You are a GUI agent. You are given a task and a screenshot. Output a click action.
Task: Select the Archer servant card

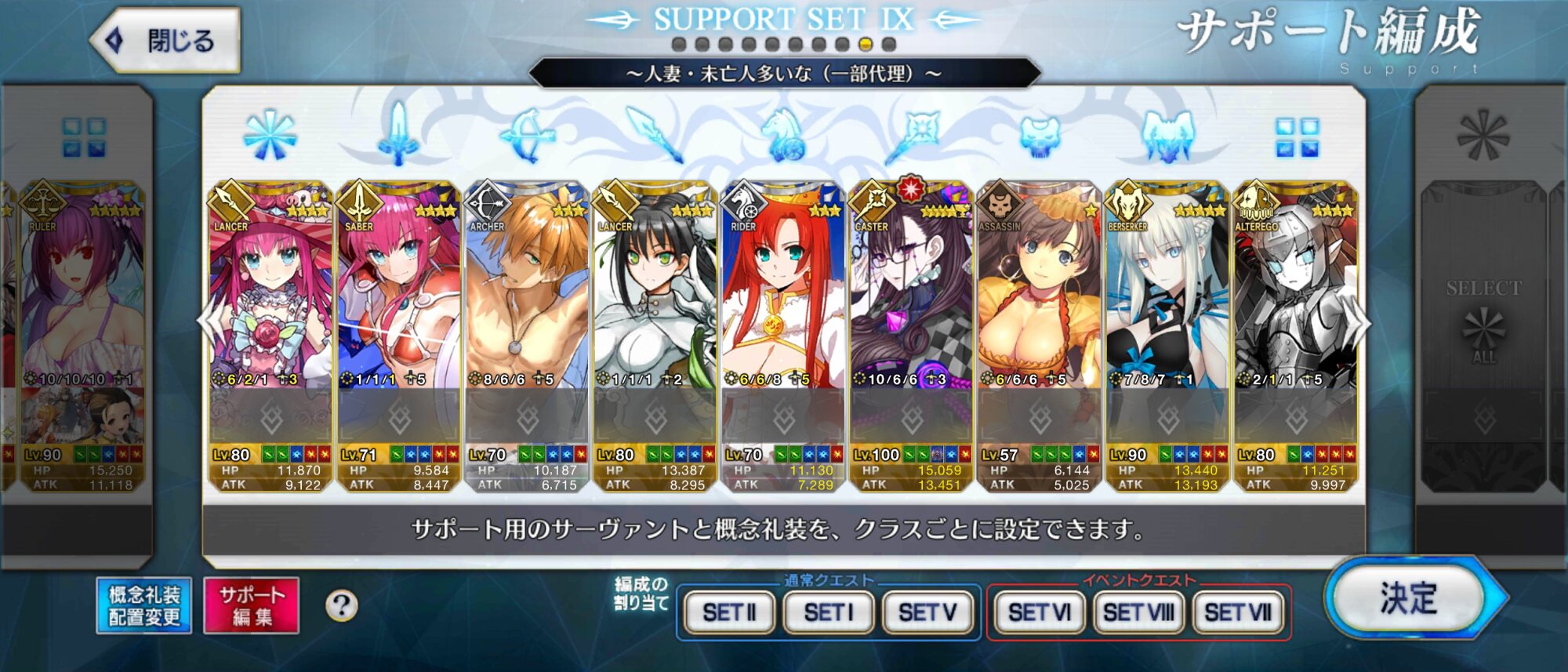526,314
